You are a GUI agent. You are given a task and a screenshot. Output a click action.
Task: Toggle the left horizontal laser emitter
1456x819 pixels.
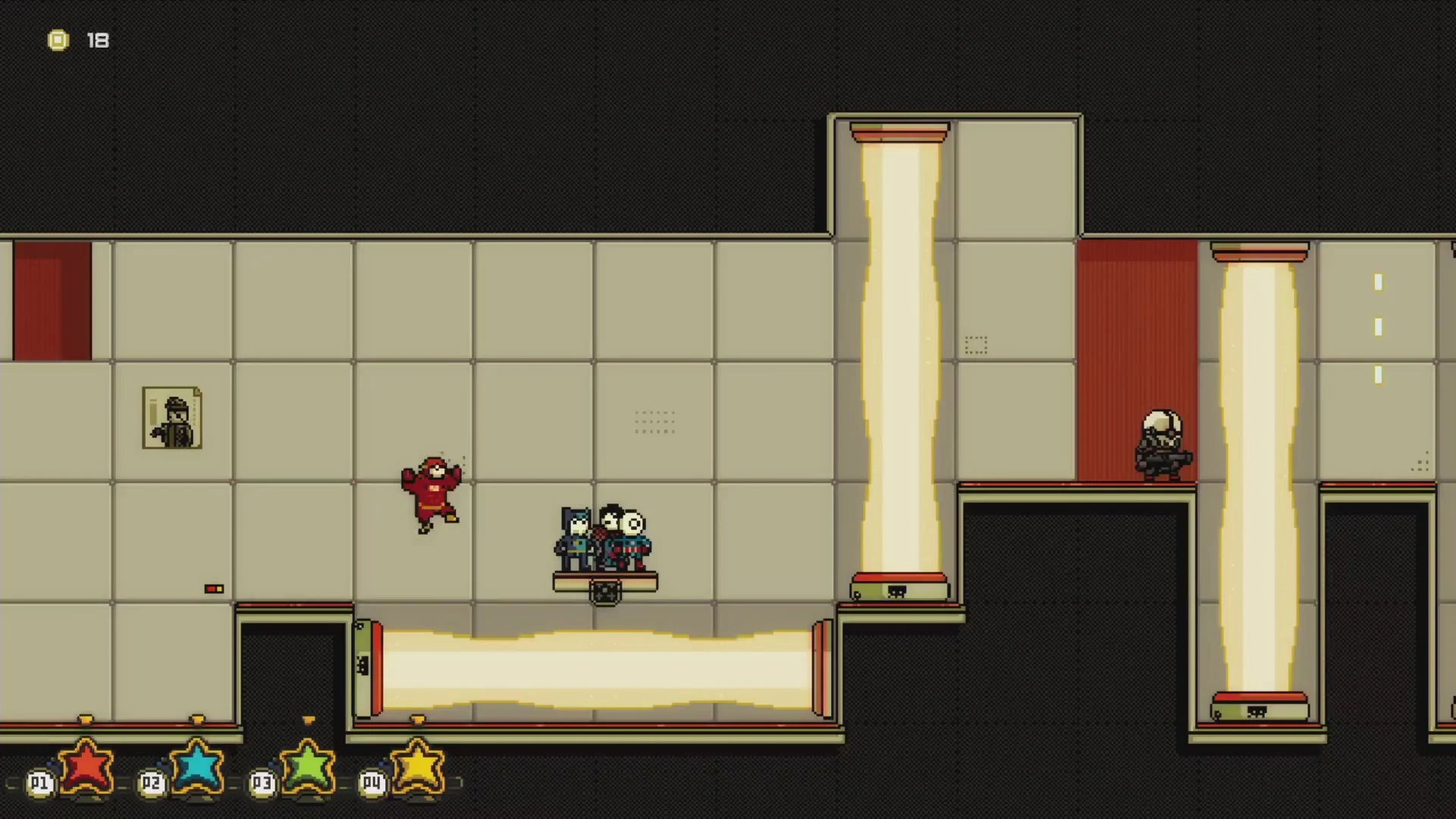click(x=369, y=666)
